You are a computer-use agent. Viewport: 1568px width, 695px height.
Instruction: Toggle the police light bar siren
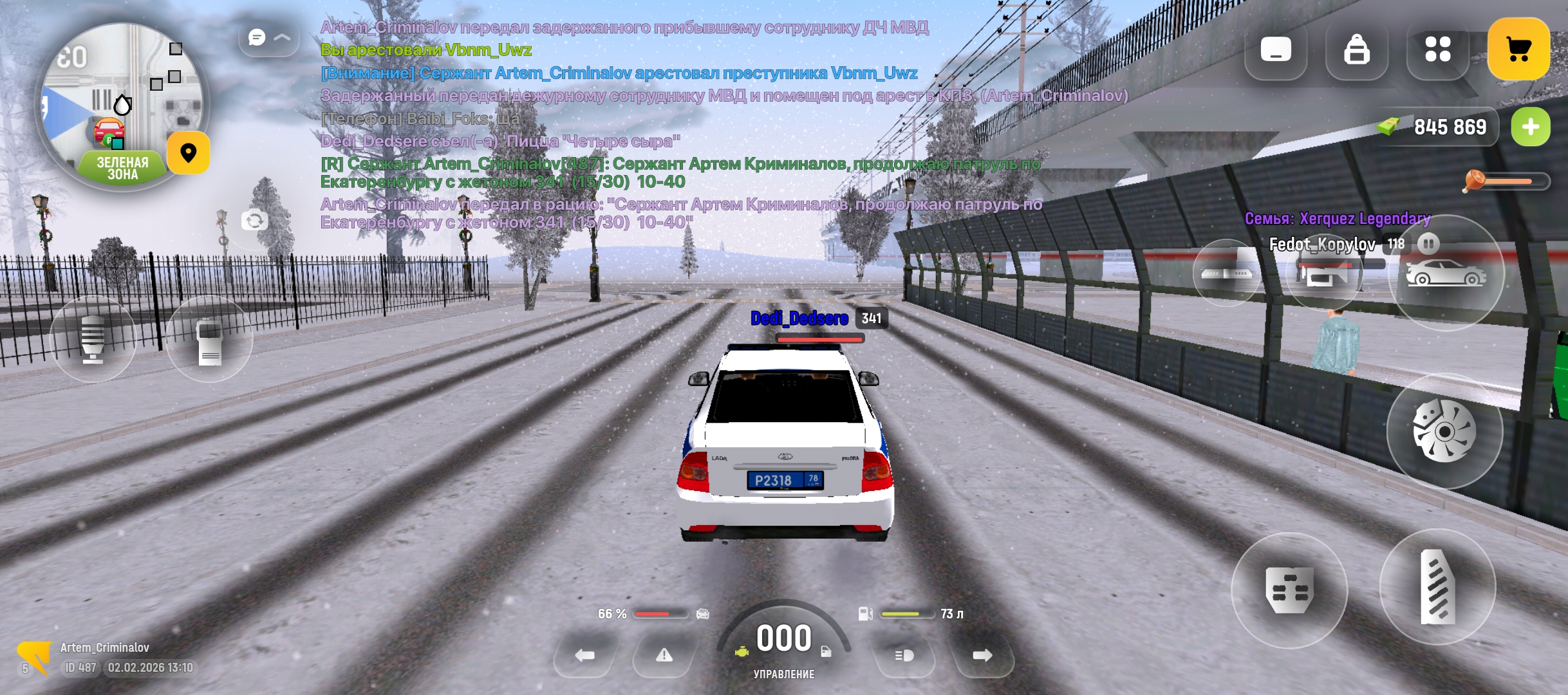click(1226, 273)
